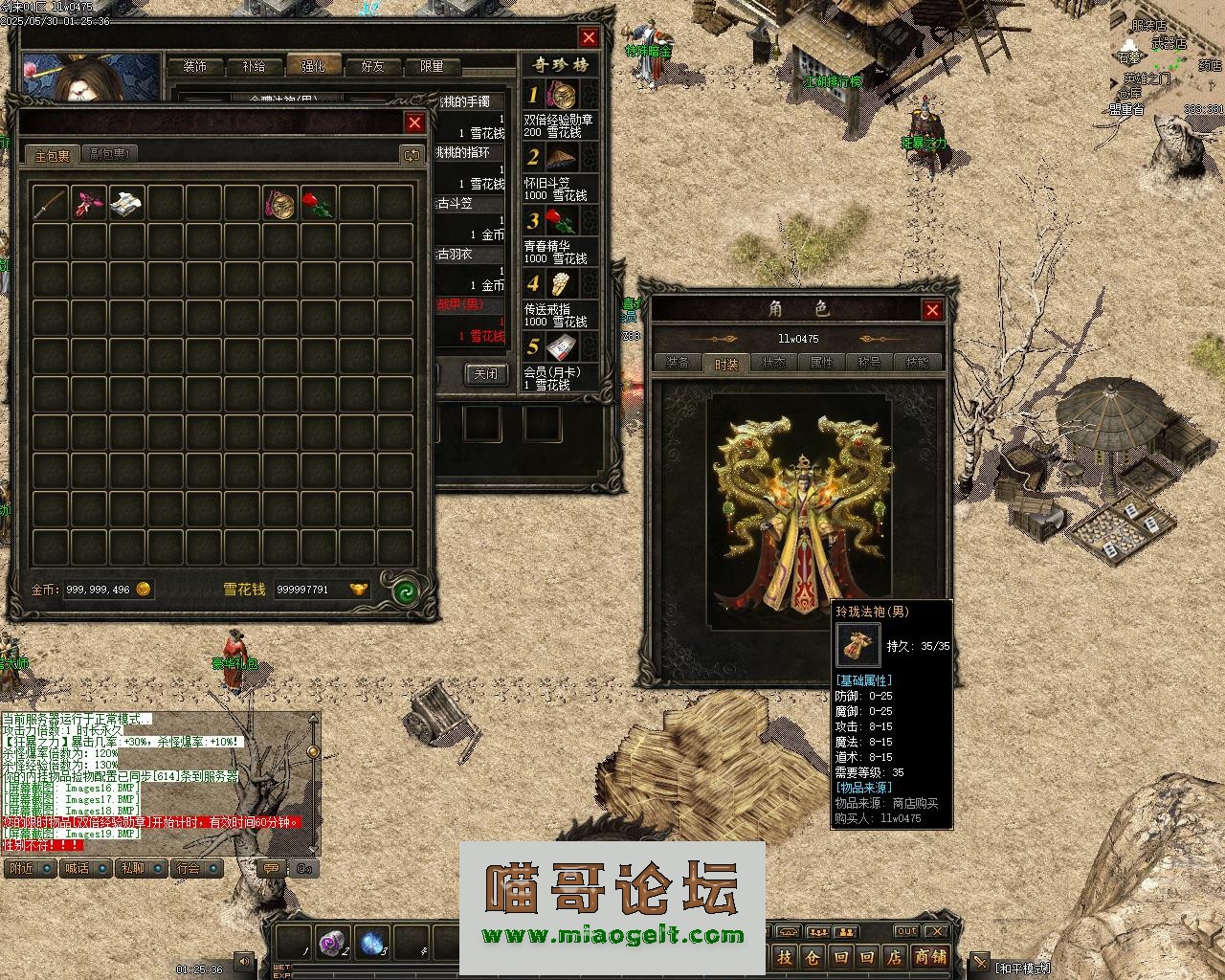Screen dimensions: 1225x980
Task: Select the medal item in the bag
Action: click(x=279, y=203)
